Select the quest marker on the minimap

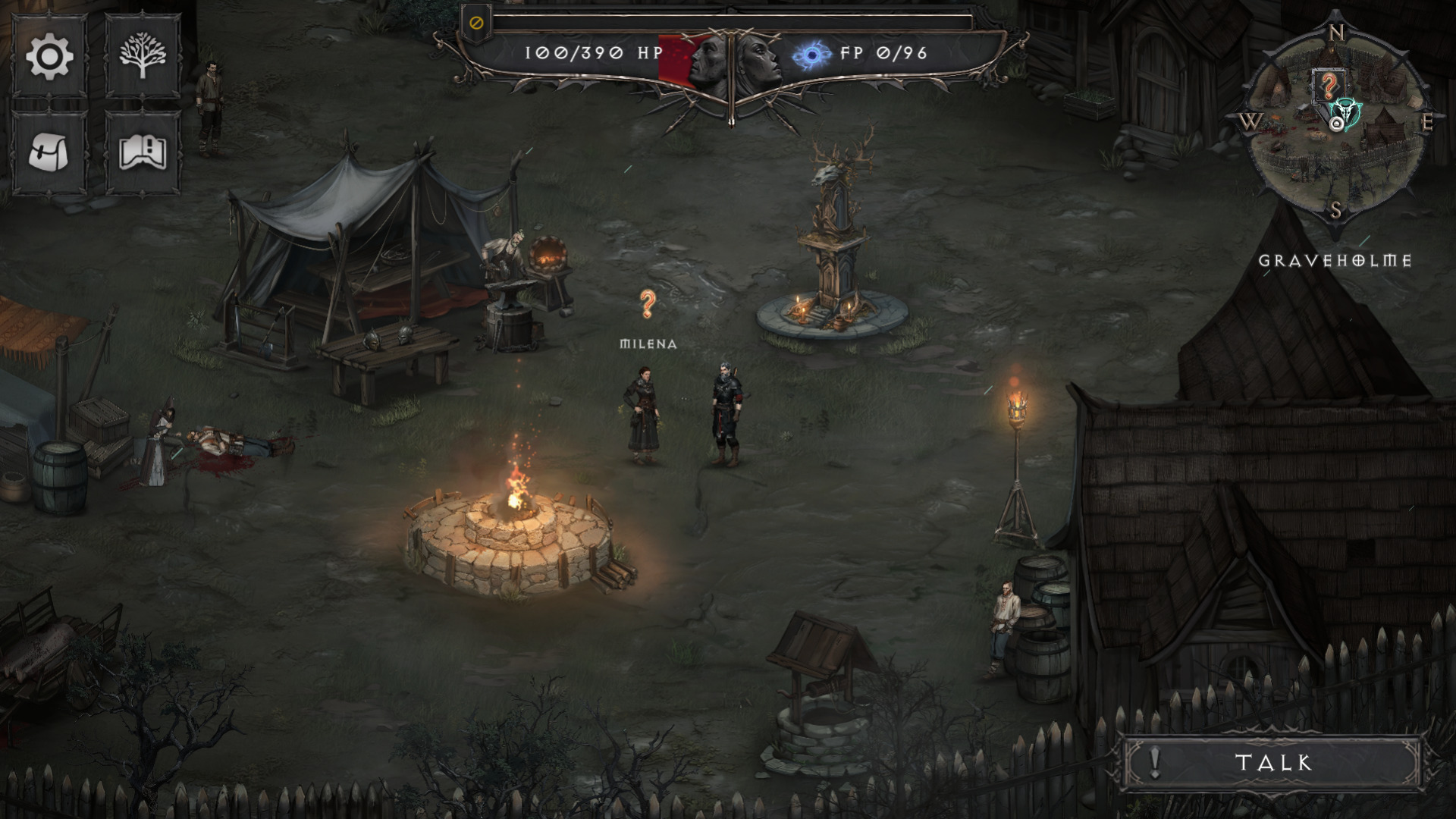(x=1328, y=87)
